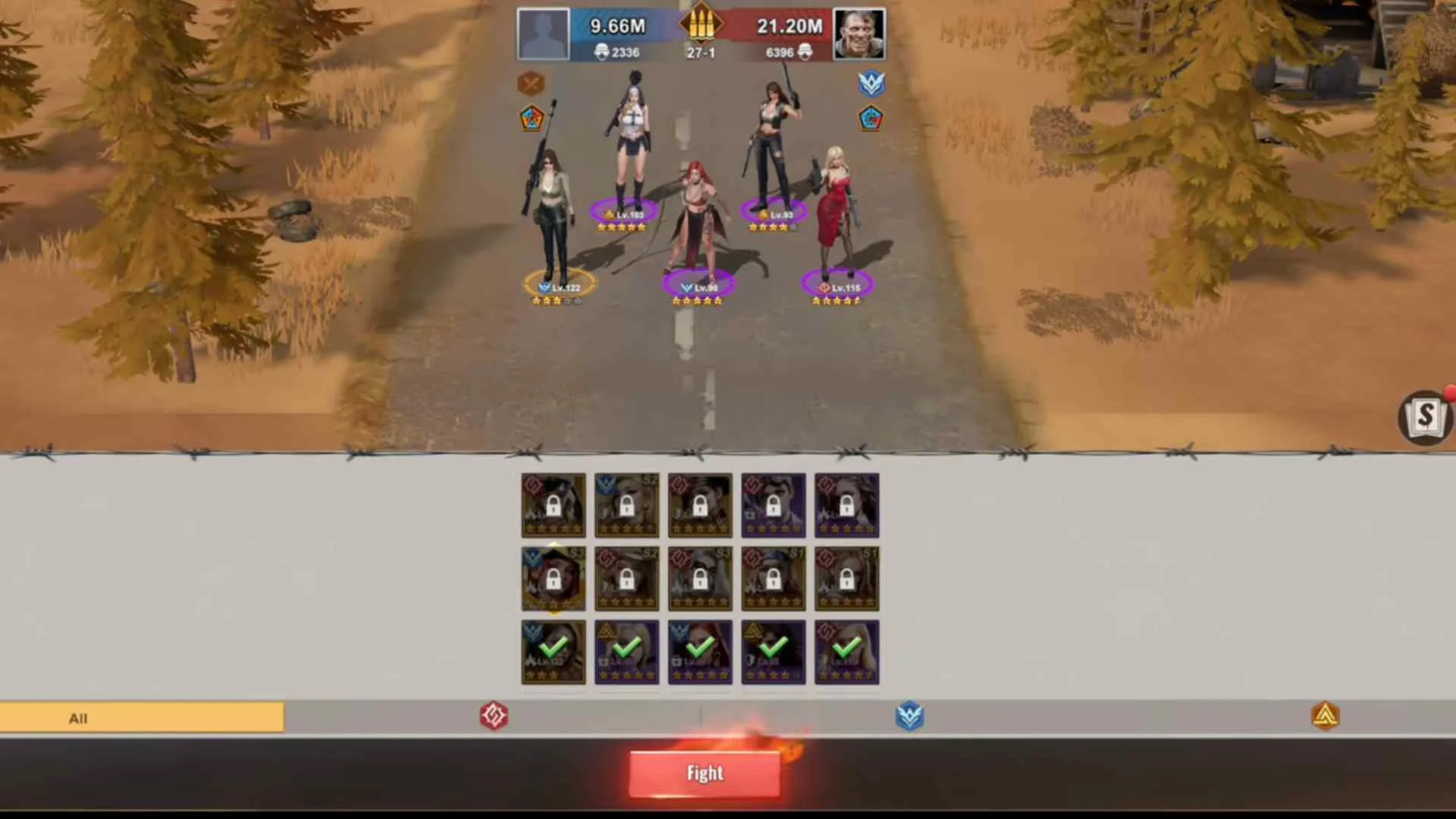
Task: Click the golden bullets emblem above 27-1
Action: coord(701,24)
